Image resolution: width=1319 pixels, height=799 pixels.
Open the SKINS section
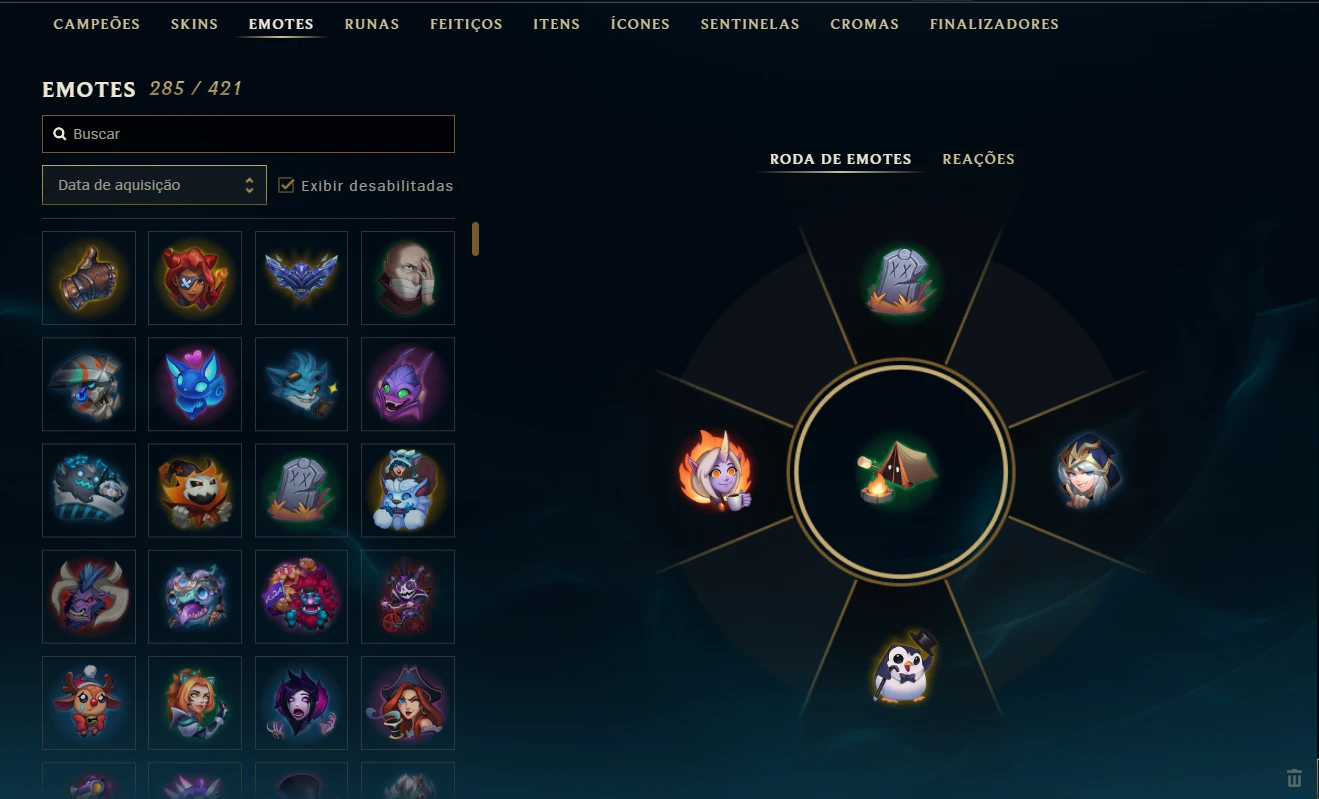coord(194,23)
